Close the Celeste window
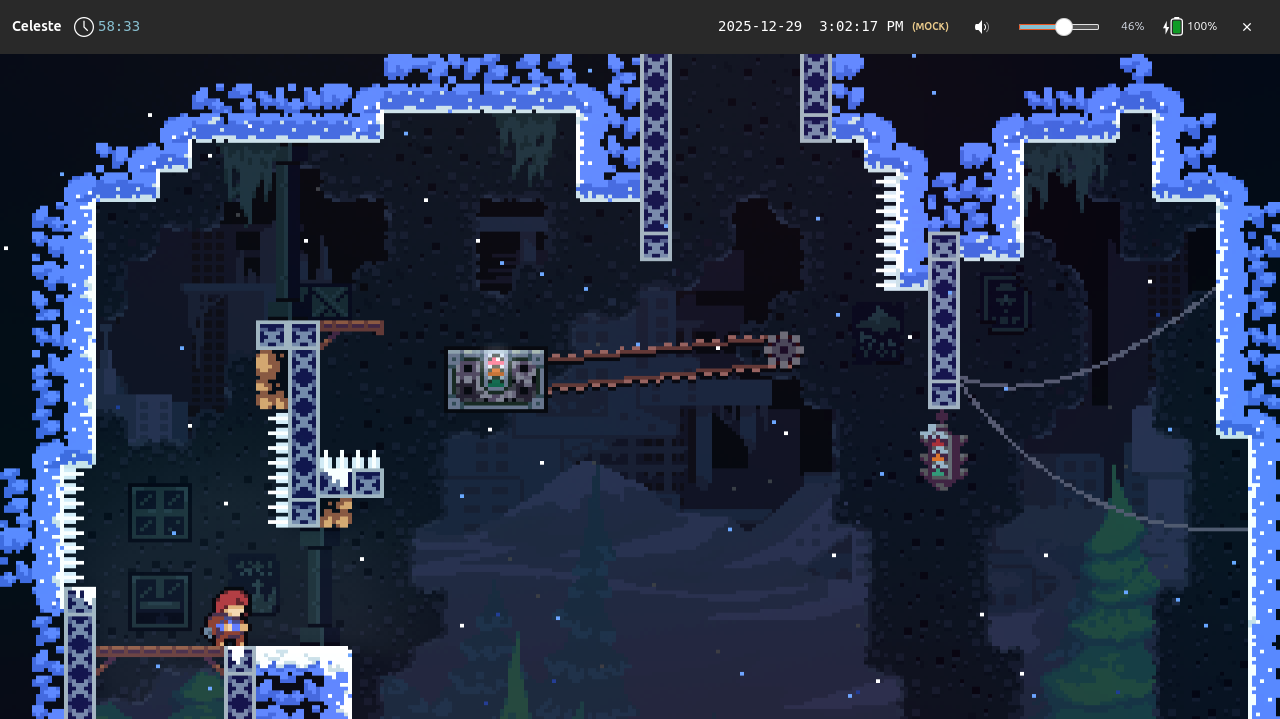 pos(1246,27)
